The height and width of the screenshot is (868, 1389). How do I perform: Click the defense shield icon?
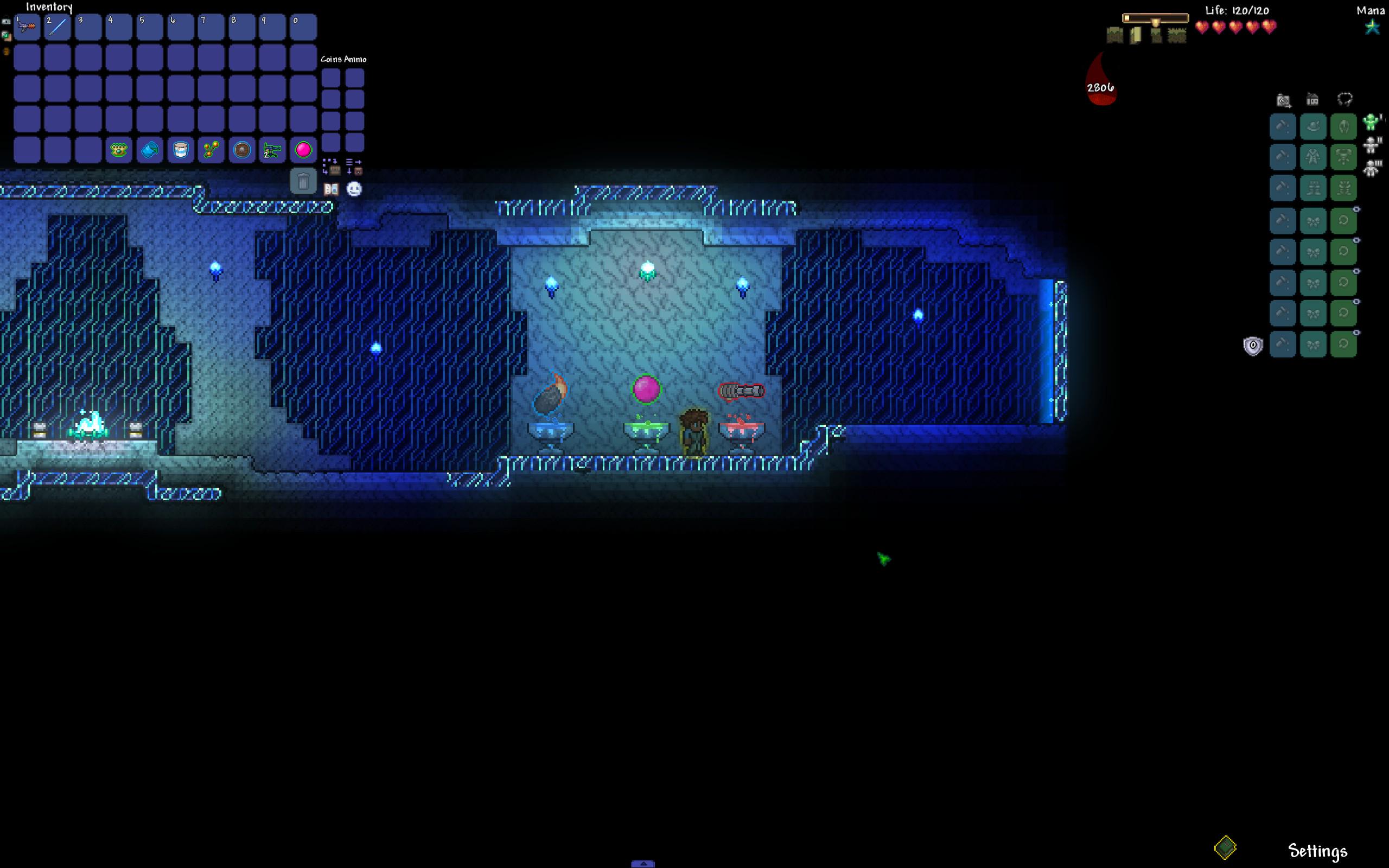tap(1253, 346)
